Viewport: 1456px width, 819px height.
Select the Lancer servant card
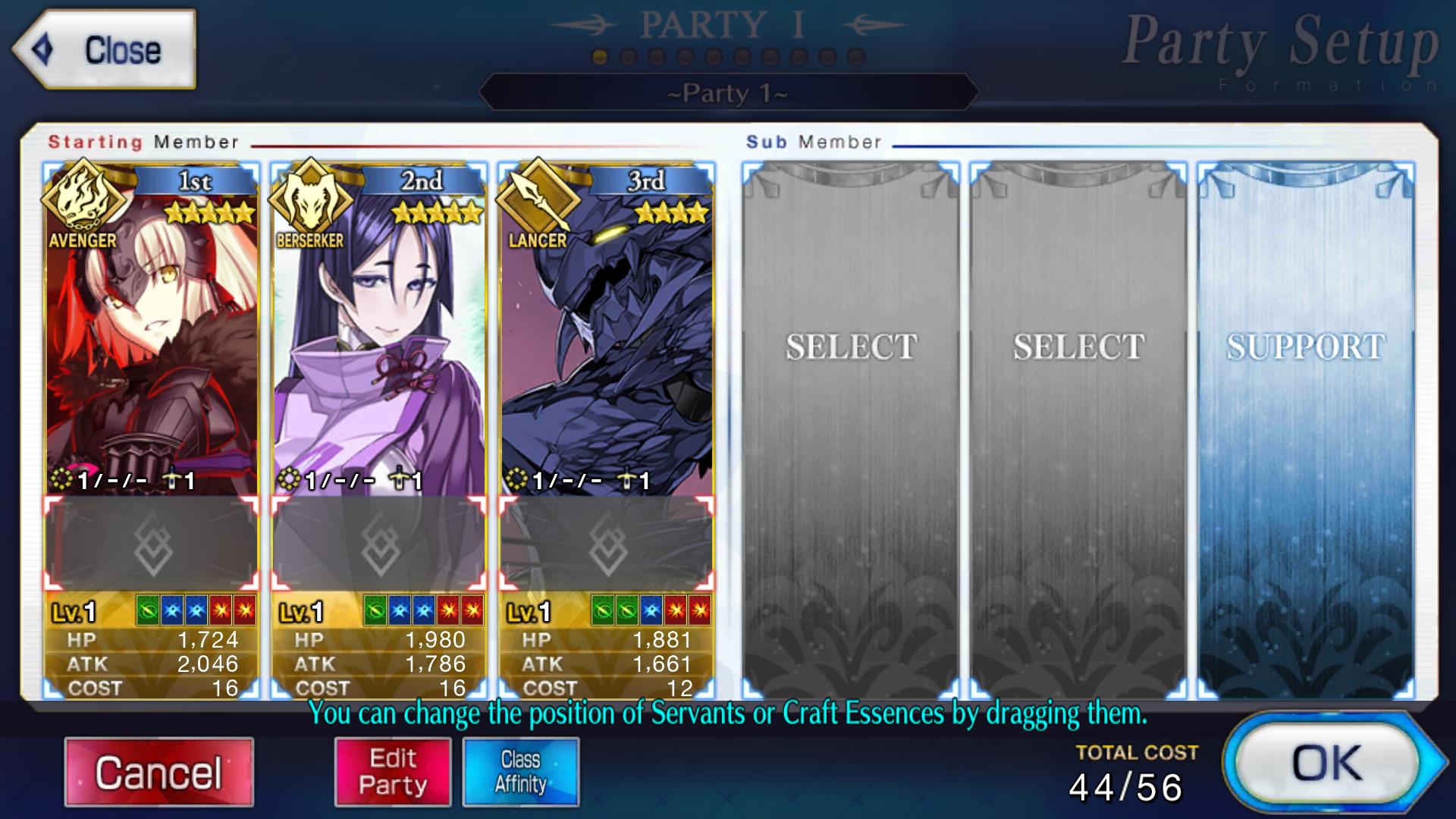607,341
